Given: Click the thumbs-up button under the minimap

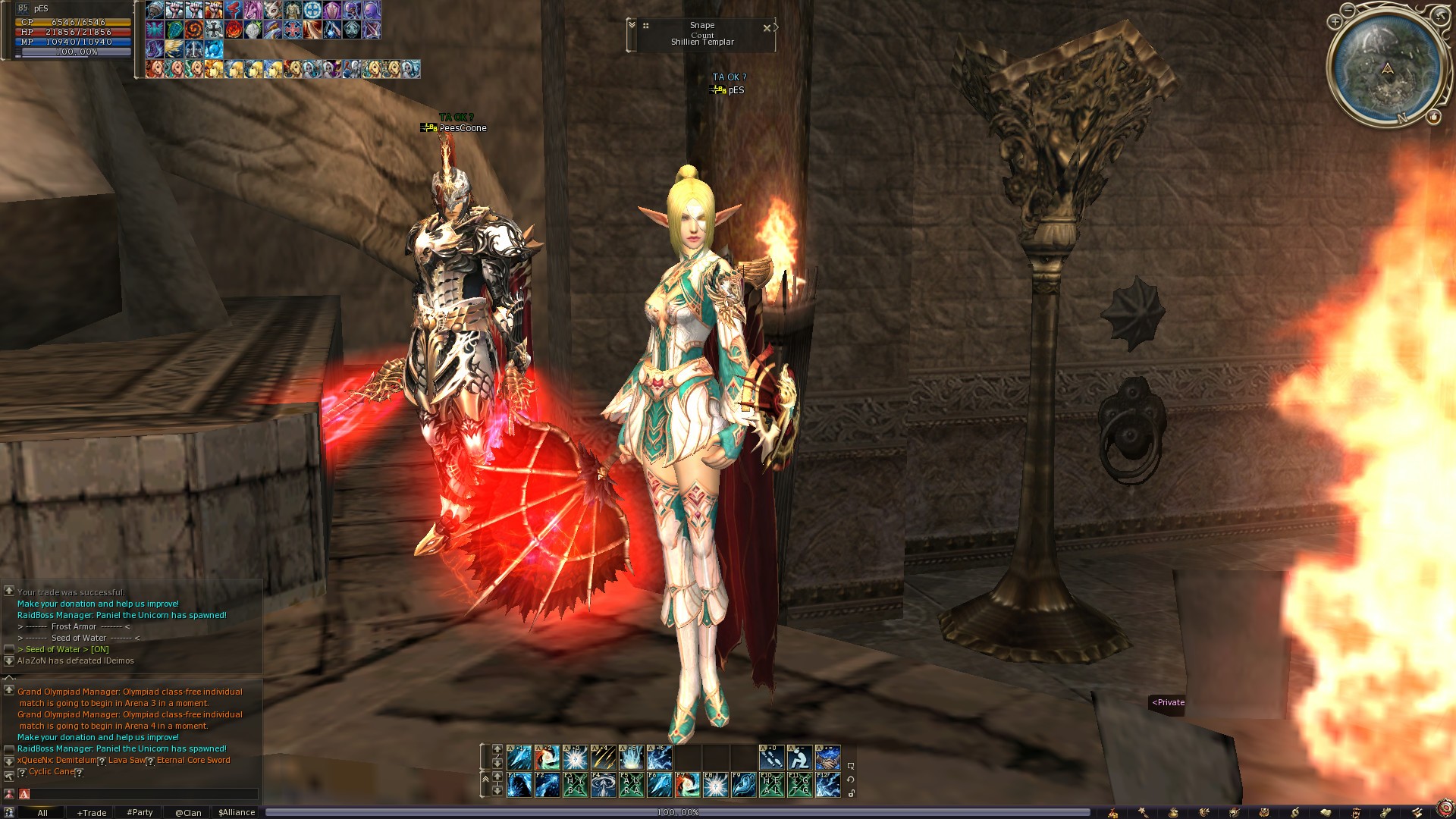Looking at the screenshot, I should point(1433,117).
